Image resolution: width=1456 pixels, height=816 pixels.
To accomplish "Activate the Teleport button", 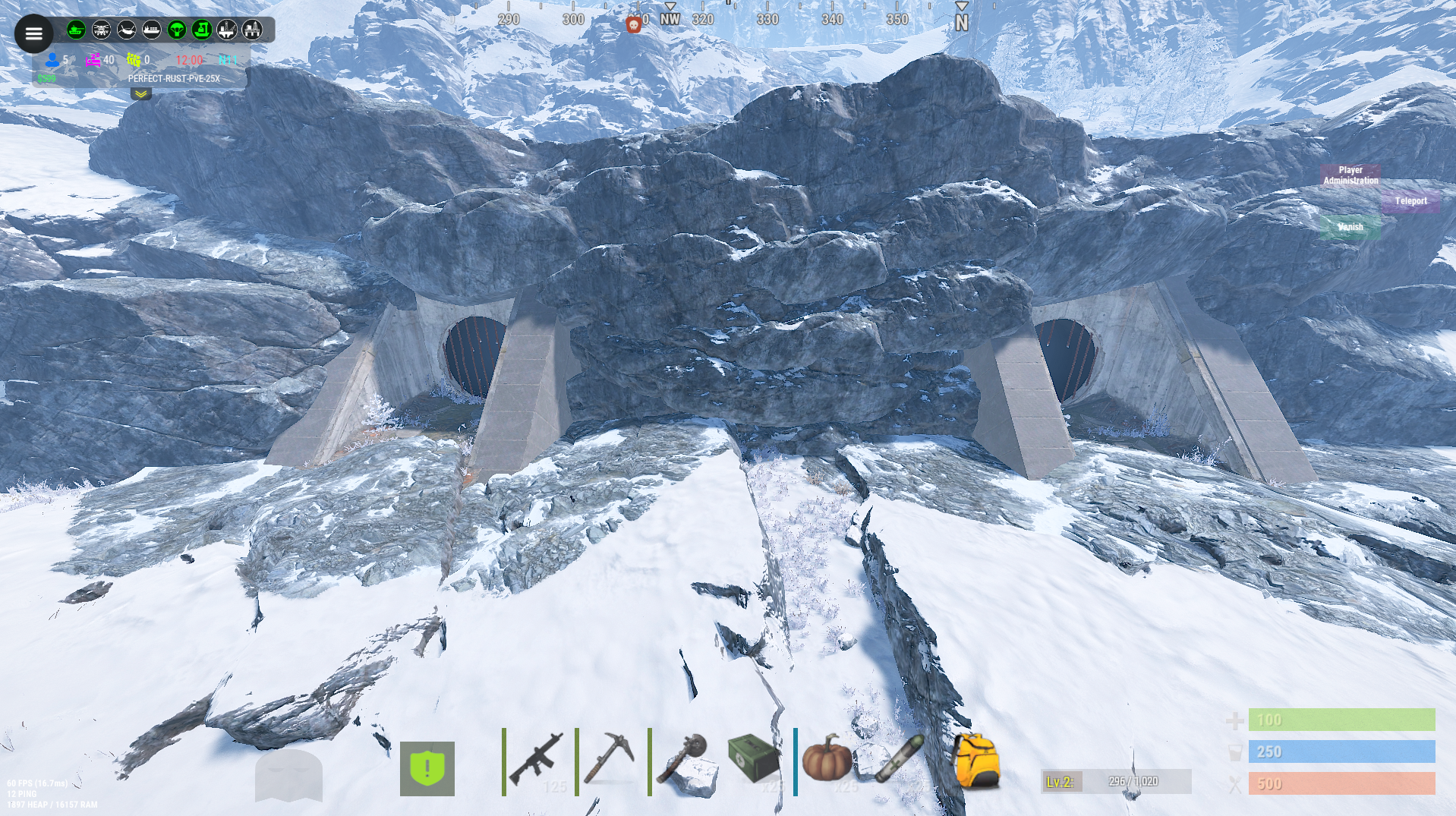I will (x=1410, y=201).
